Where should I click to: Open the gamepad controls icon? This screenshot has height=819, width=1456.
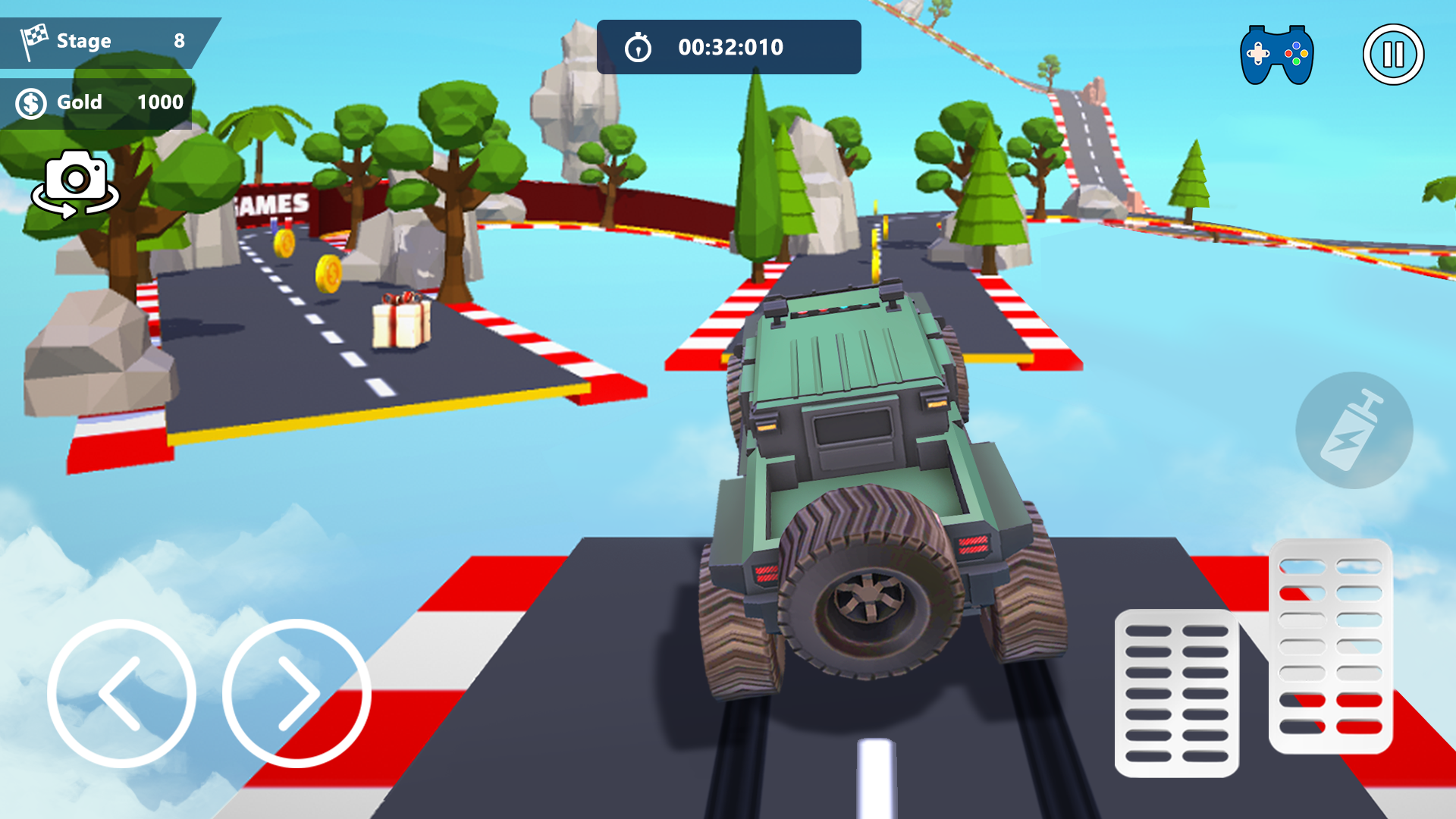point(1276,52)
